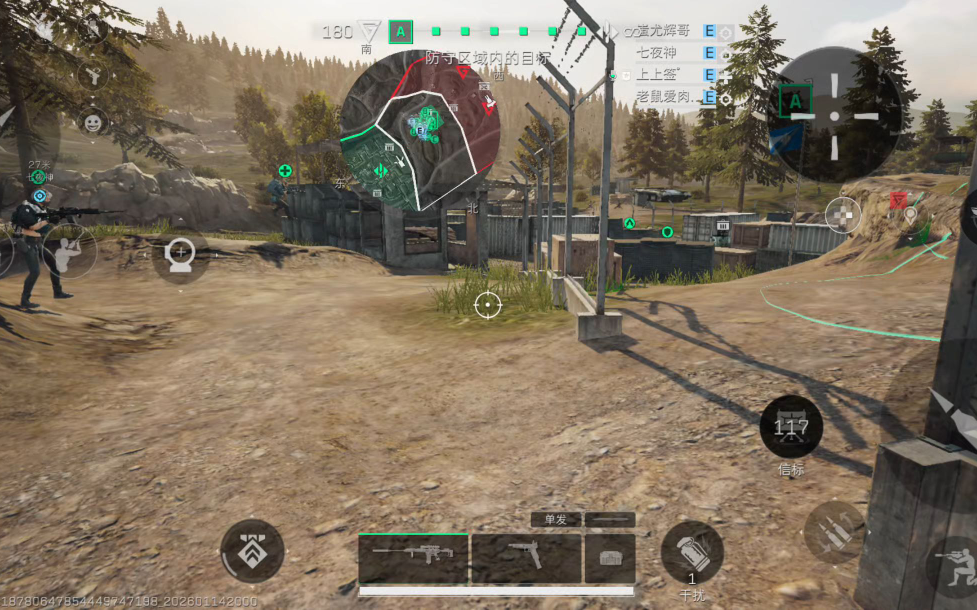The width and height of the screenshot is (977, 610).
Task: Switch to the pistol sidearm slot
Action: [526, 558]
